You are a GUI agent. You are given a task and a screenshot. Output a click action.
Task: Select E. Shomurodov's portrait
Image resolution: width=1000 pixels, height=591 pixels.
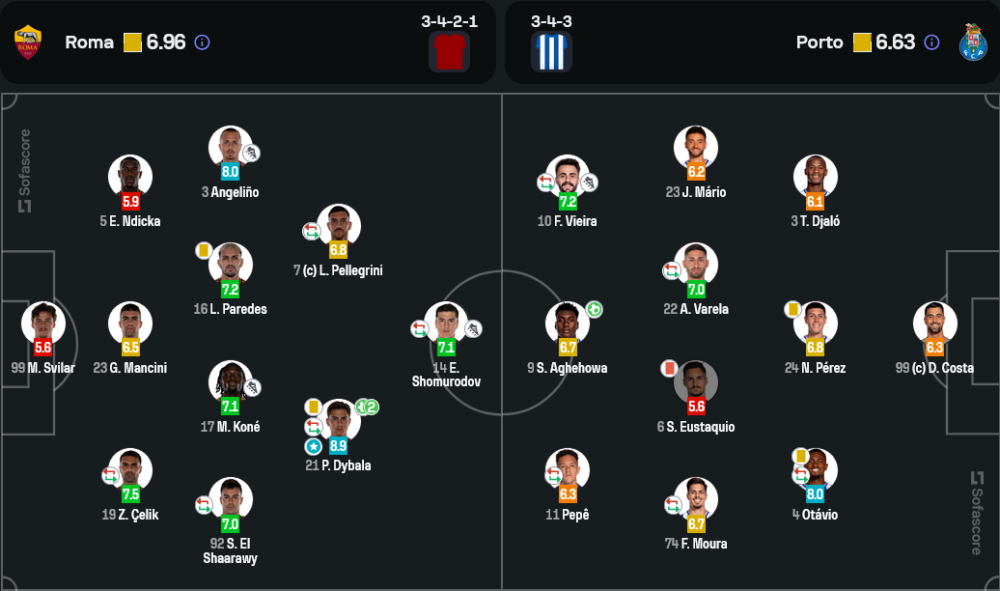[445, 323]
